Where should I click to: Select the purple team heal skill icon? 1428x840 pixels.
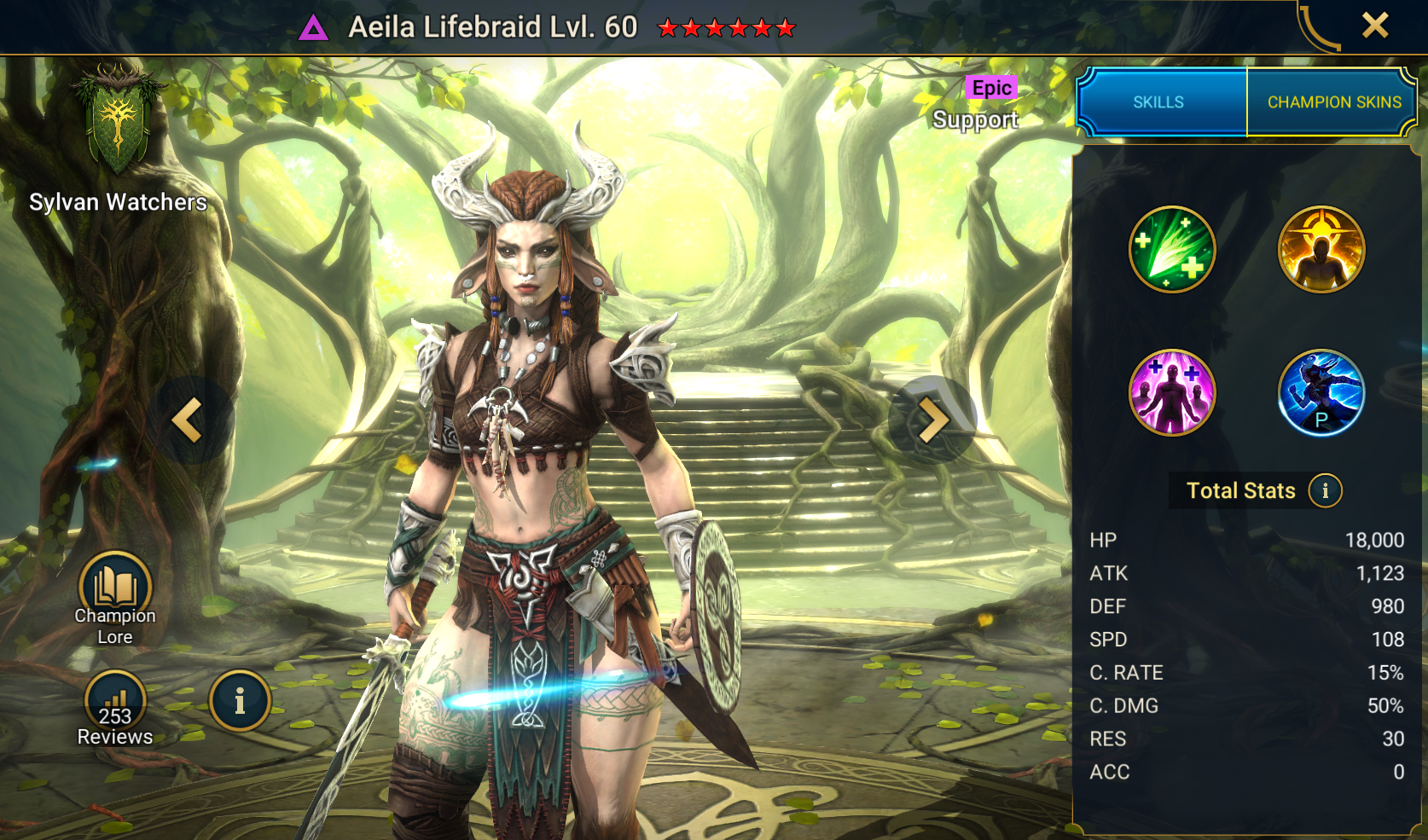click(1172, 392)
